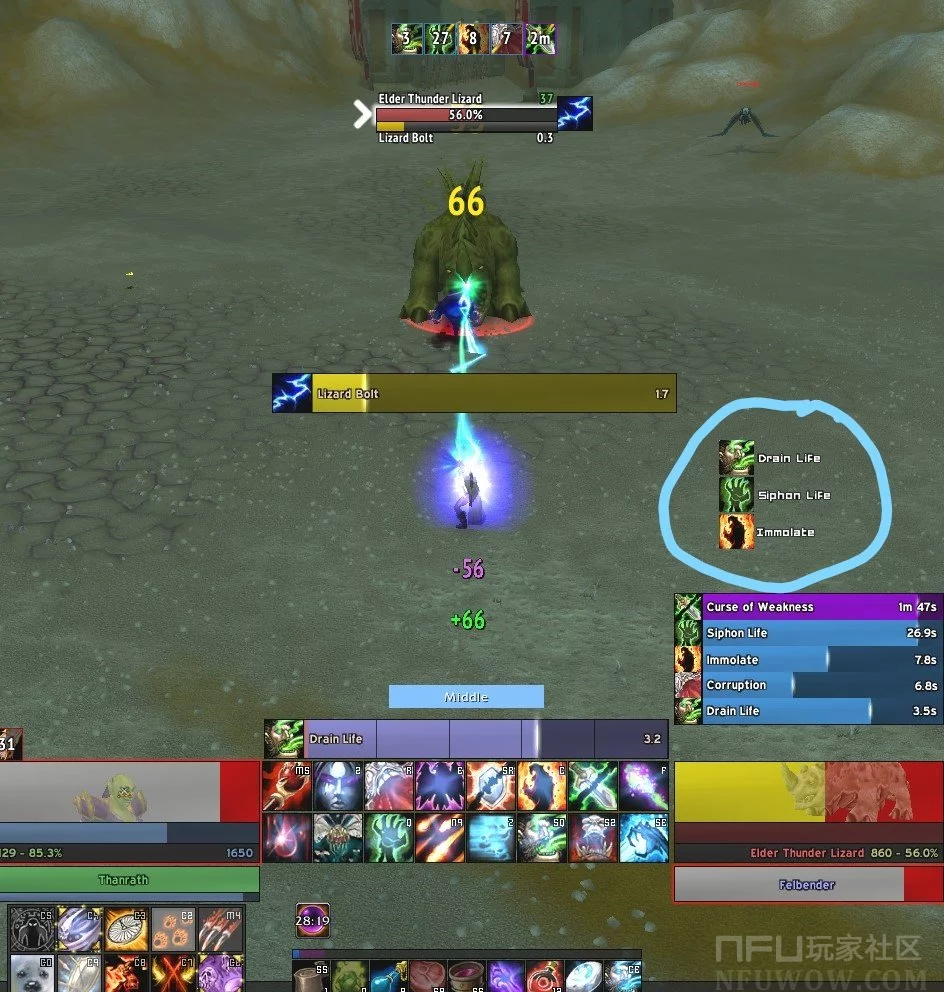Click the Felbender target-of-target frame
The width and height of the screenshot is (944, 992).
coord(807,885)
